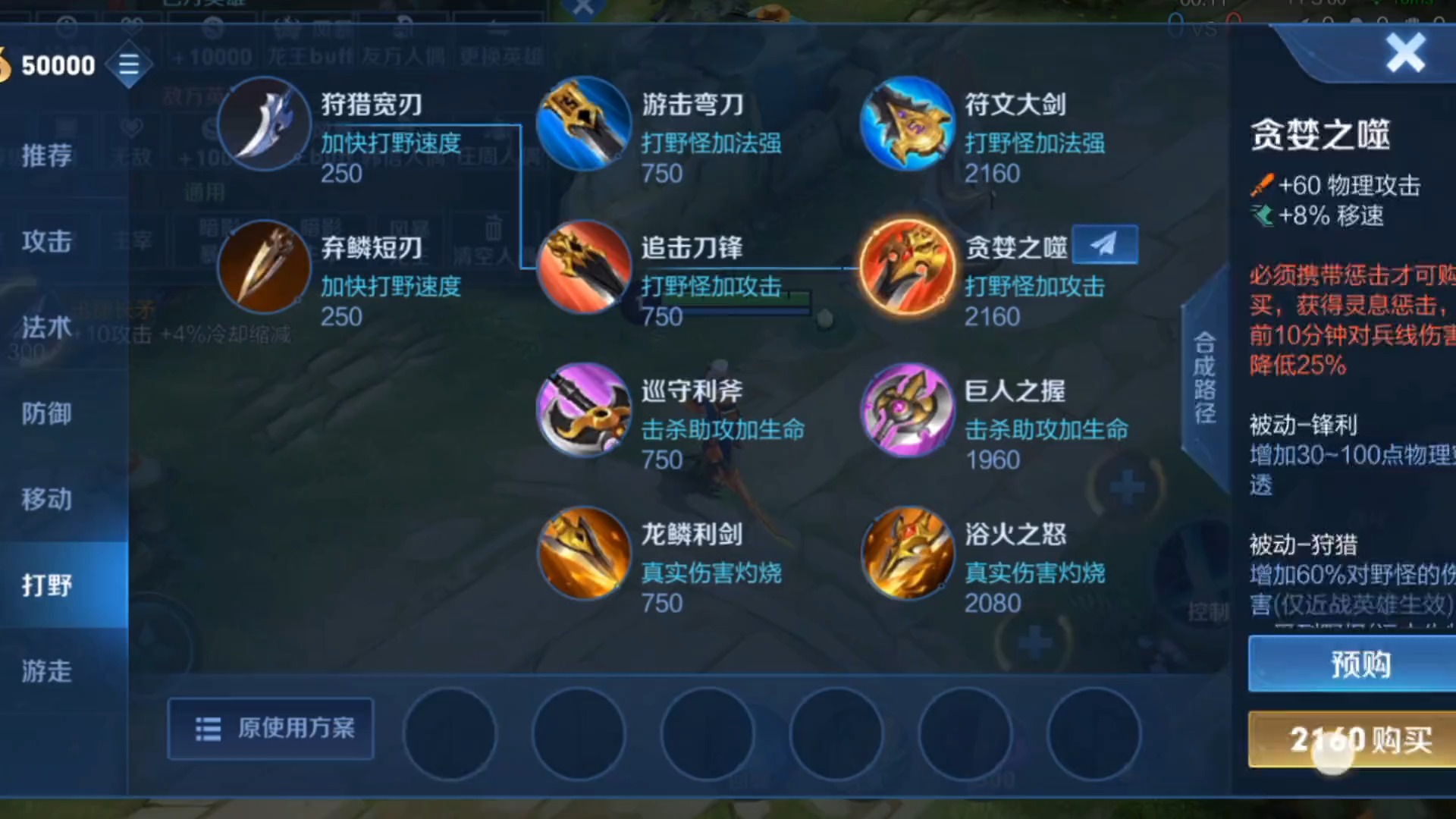
Task: Select the 追击刀锋 item icon
Action: [x=584, y=267]
